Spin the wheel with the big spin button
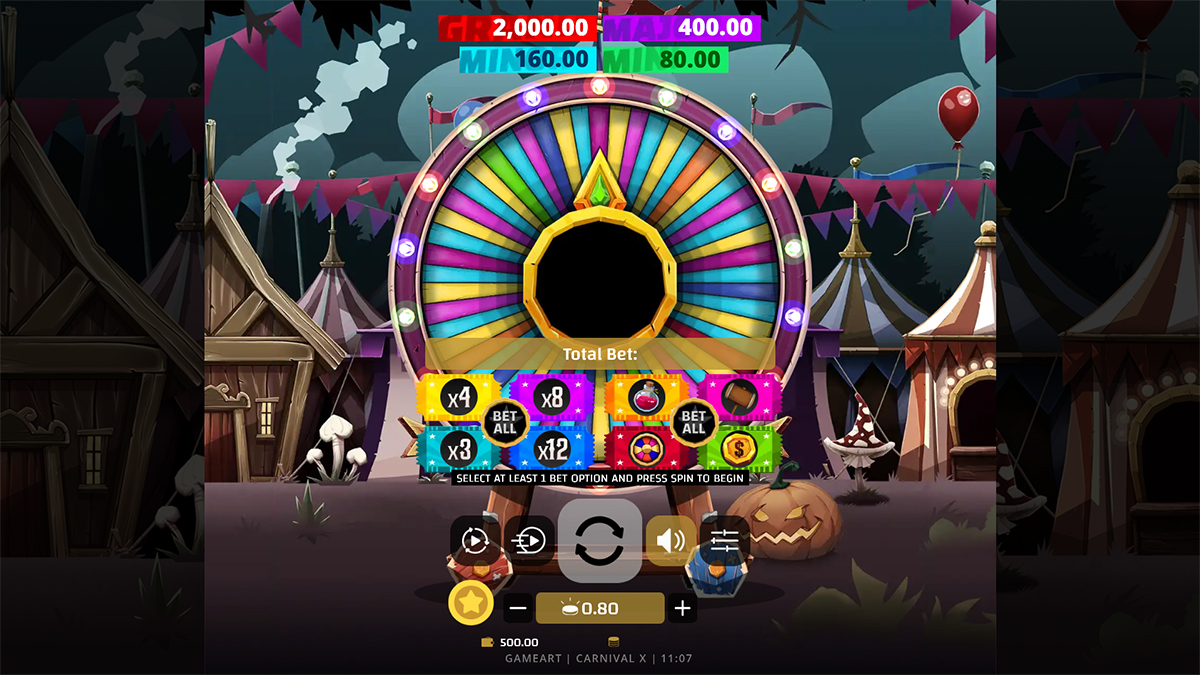Screen dimensions: 1200x675 coord(600,541)
